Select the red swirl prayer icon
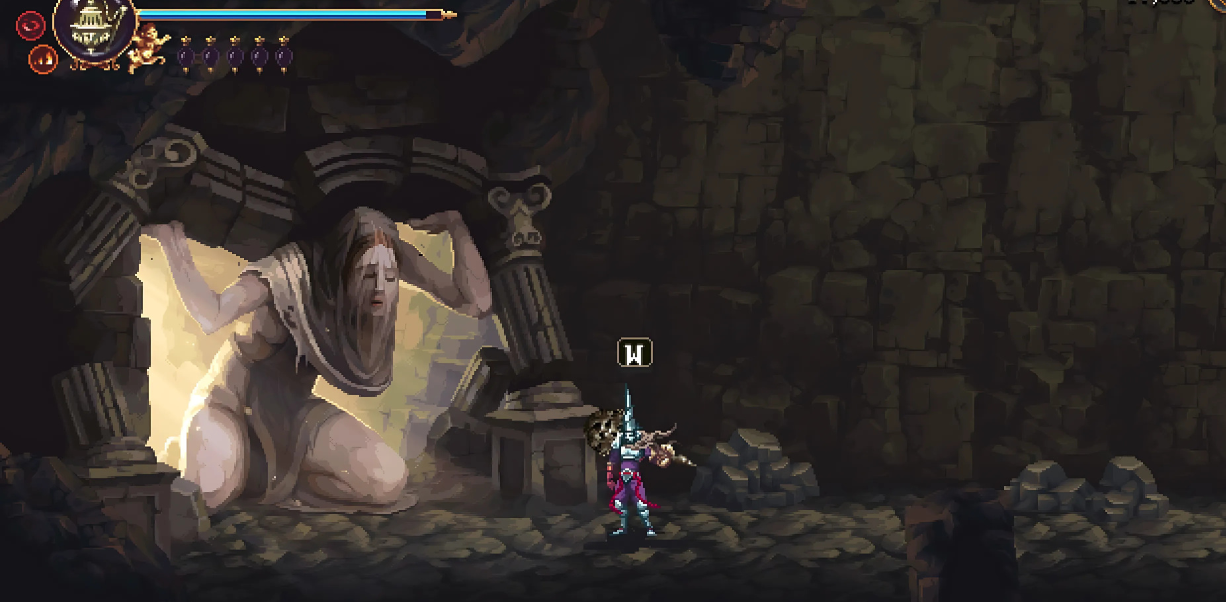The height and width of the screenshot is (602, 1226). (x=30, y=24)
